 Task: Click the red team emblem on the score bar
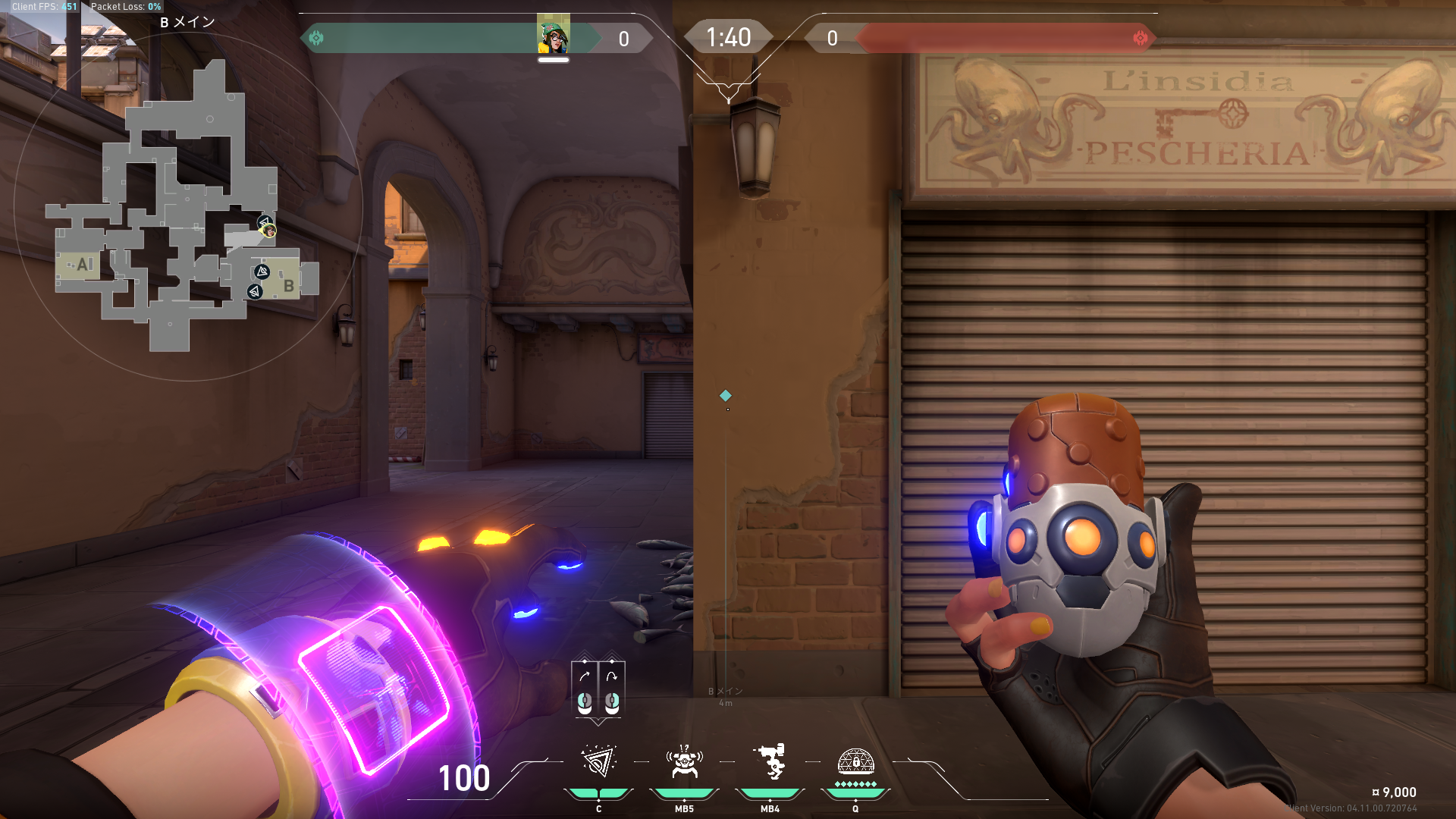pos(1140,38)
